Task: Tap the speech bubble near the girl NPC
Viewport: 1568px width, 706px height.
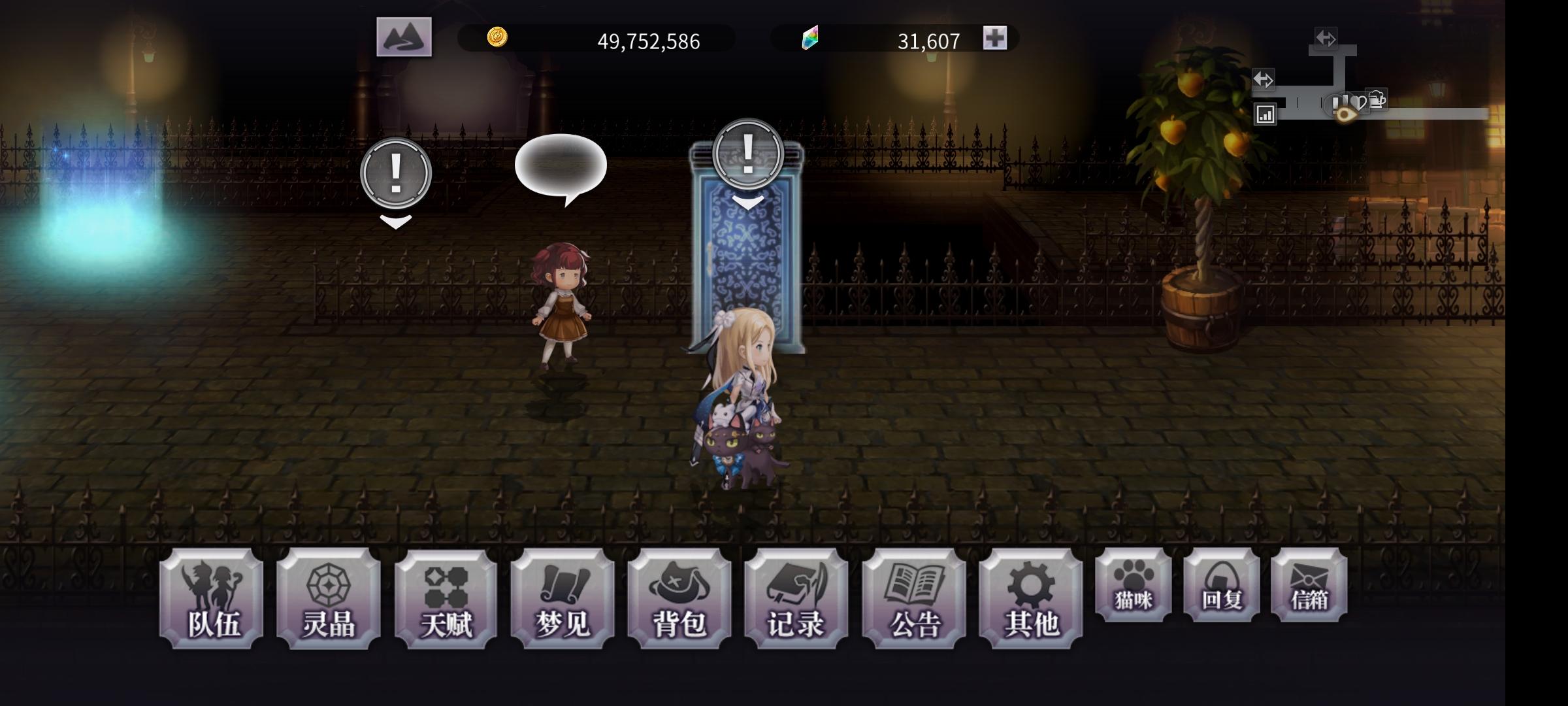Action: pos(561,163)
